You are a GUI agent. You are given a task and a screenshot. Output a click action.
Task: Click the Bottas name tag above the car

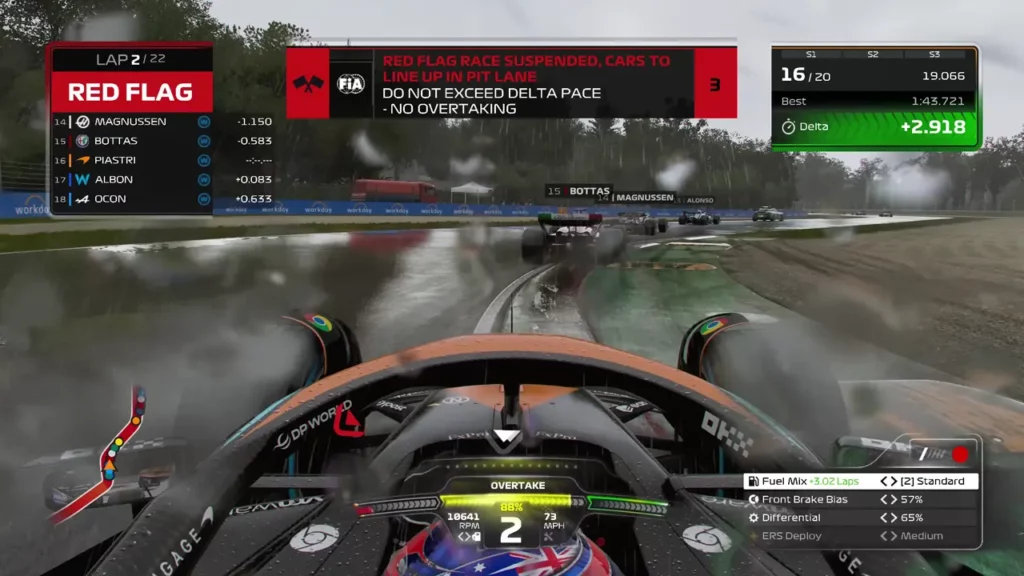[x=578, y=190]
